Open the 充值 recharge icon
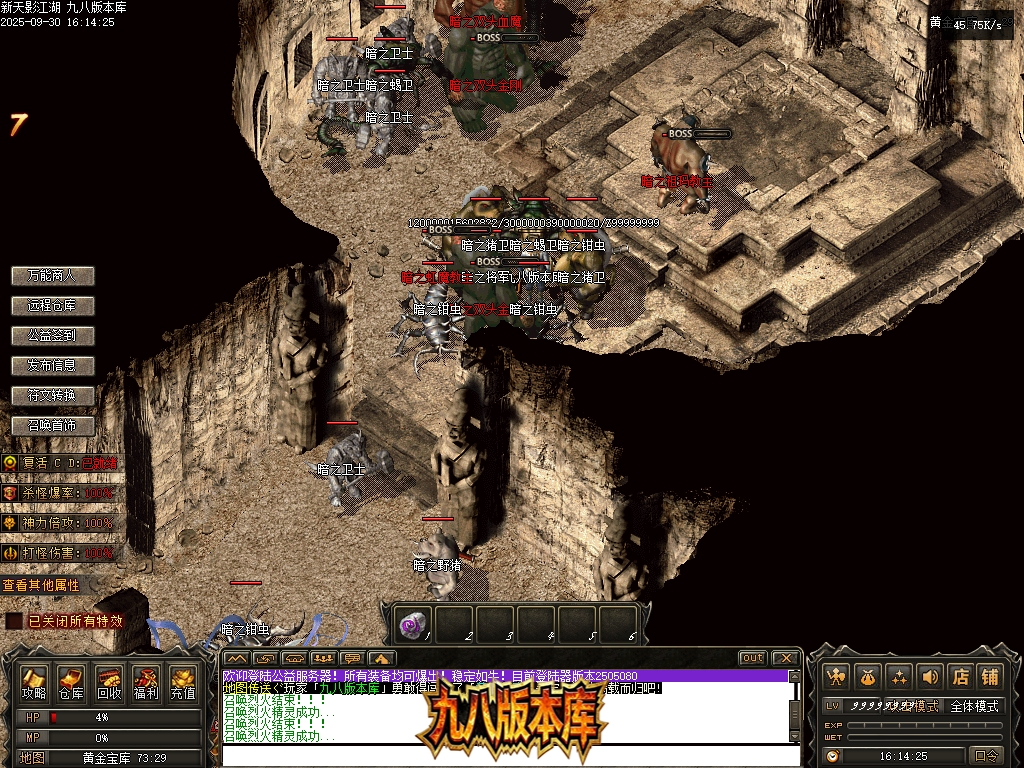The height and width of the screenshot is (768, 1024). coord(183,682)
